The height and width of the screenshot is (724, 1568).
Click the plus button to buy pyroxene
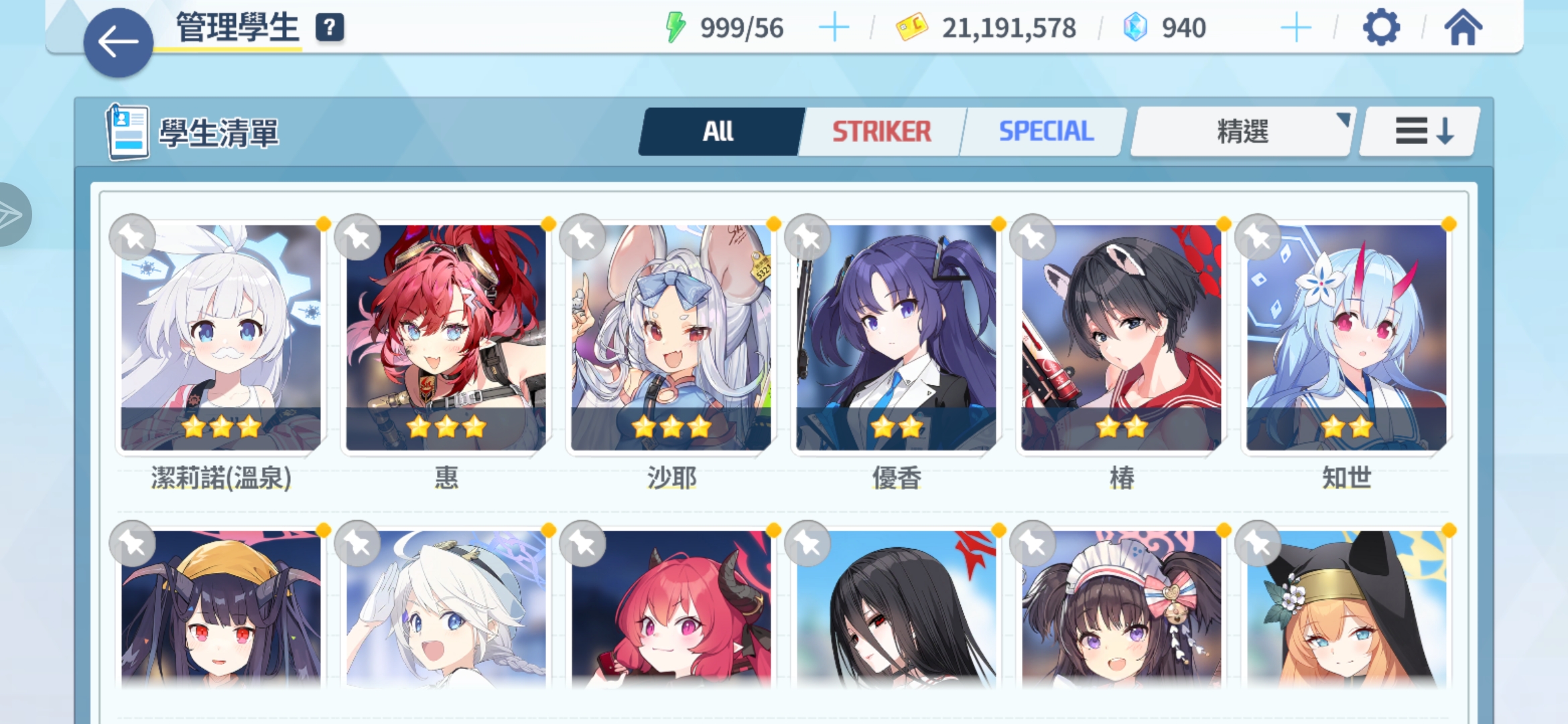[x=1297, y=27]
